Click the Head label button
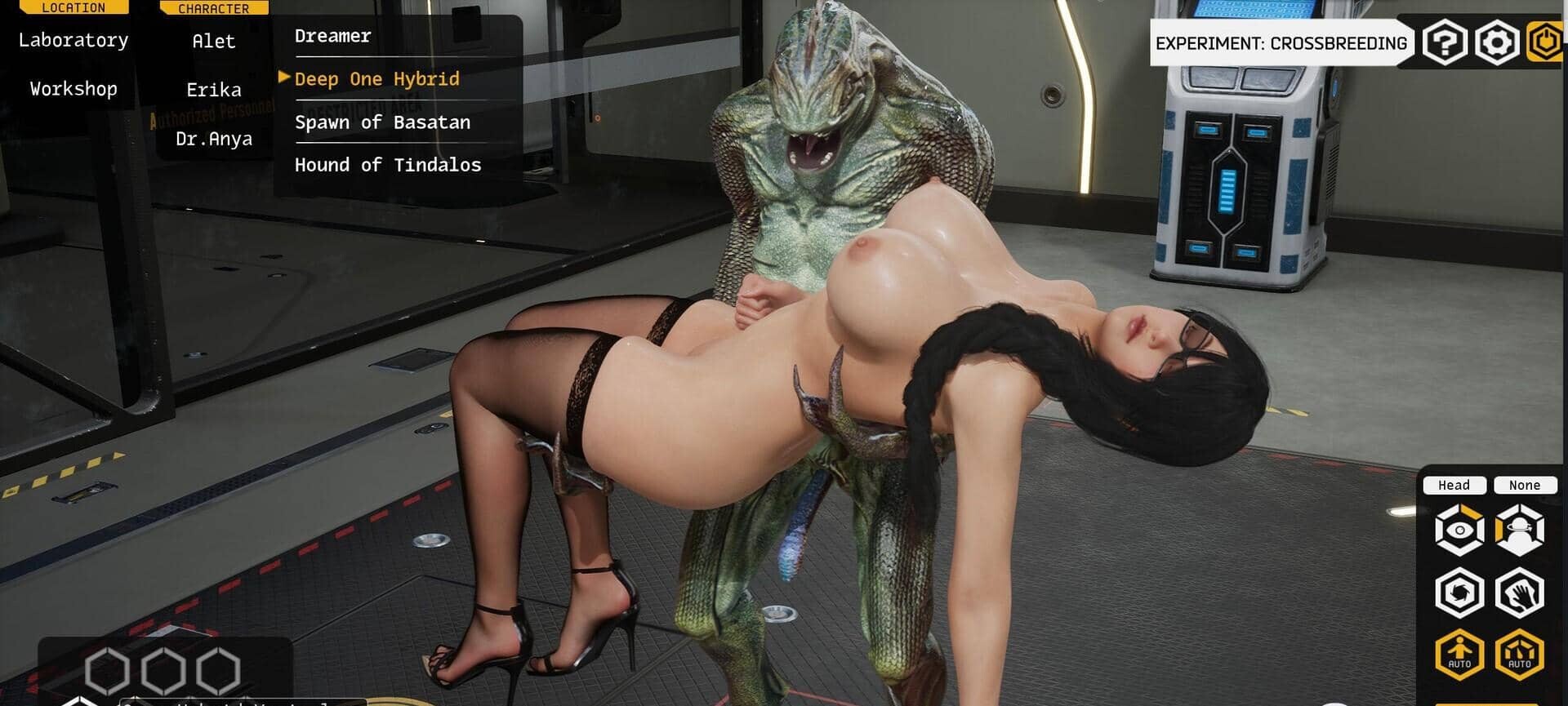The height and width of the screenshot is (706, 1568). (1454, 486)
